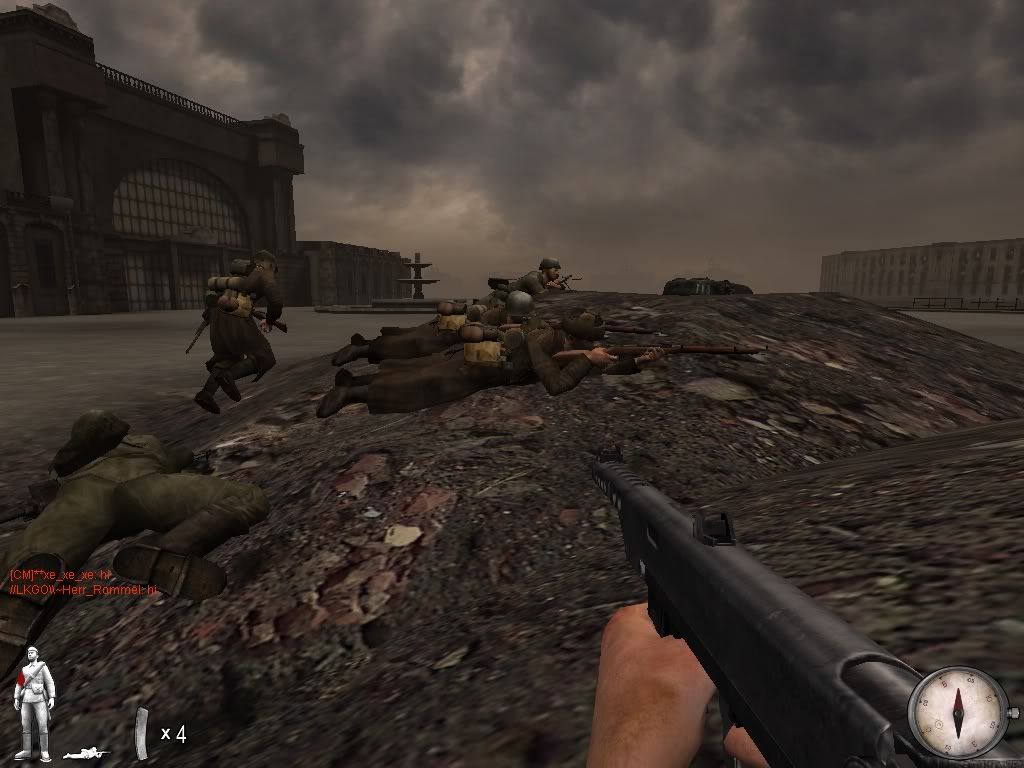The height and width of the screenshot is (768, 1024).
Task: Click the magazine ammo icon
Action: [142, 733]
